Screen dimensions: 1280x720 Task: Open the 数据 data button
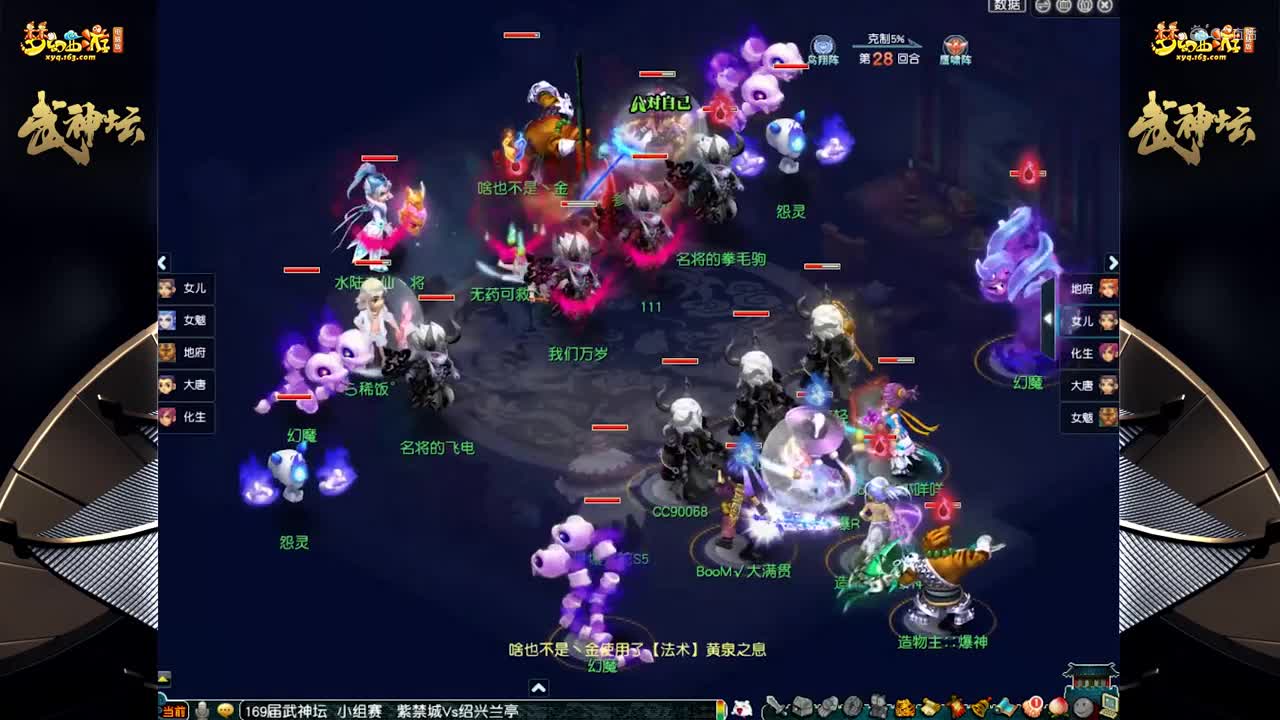1006,7
